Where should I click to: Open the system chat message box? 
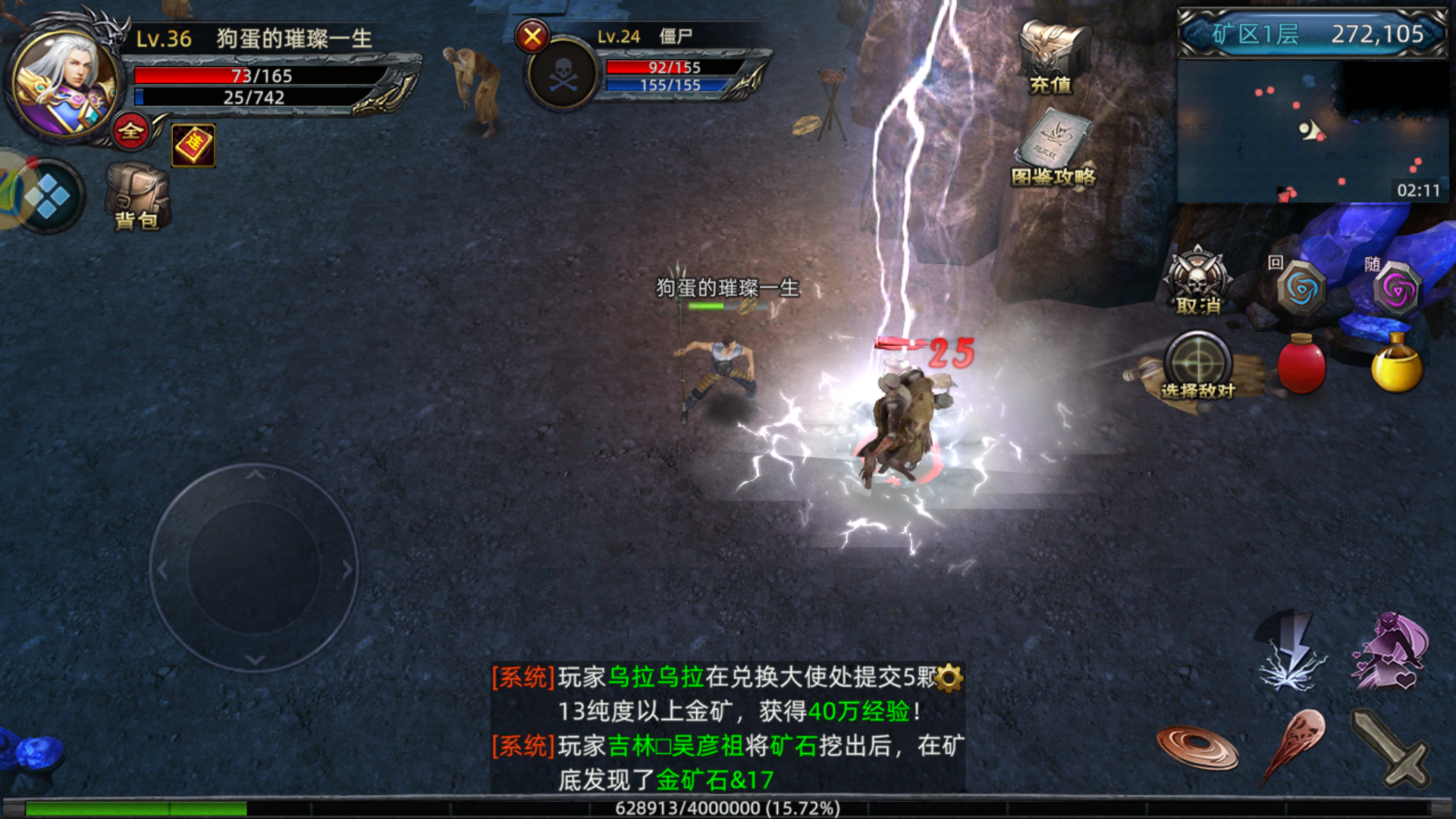727,728
